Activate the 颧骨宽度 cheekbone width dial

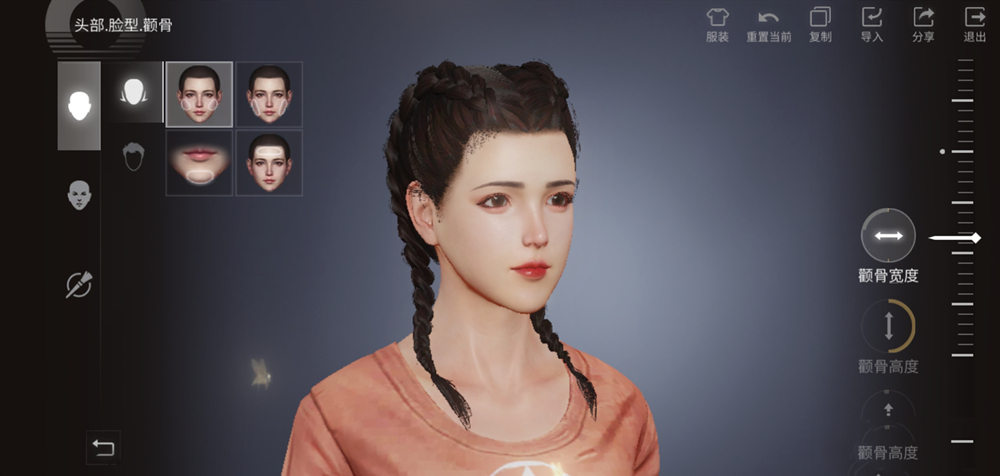coord(888,236)
